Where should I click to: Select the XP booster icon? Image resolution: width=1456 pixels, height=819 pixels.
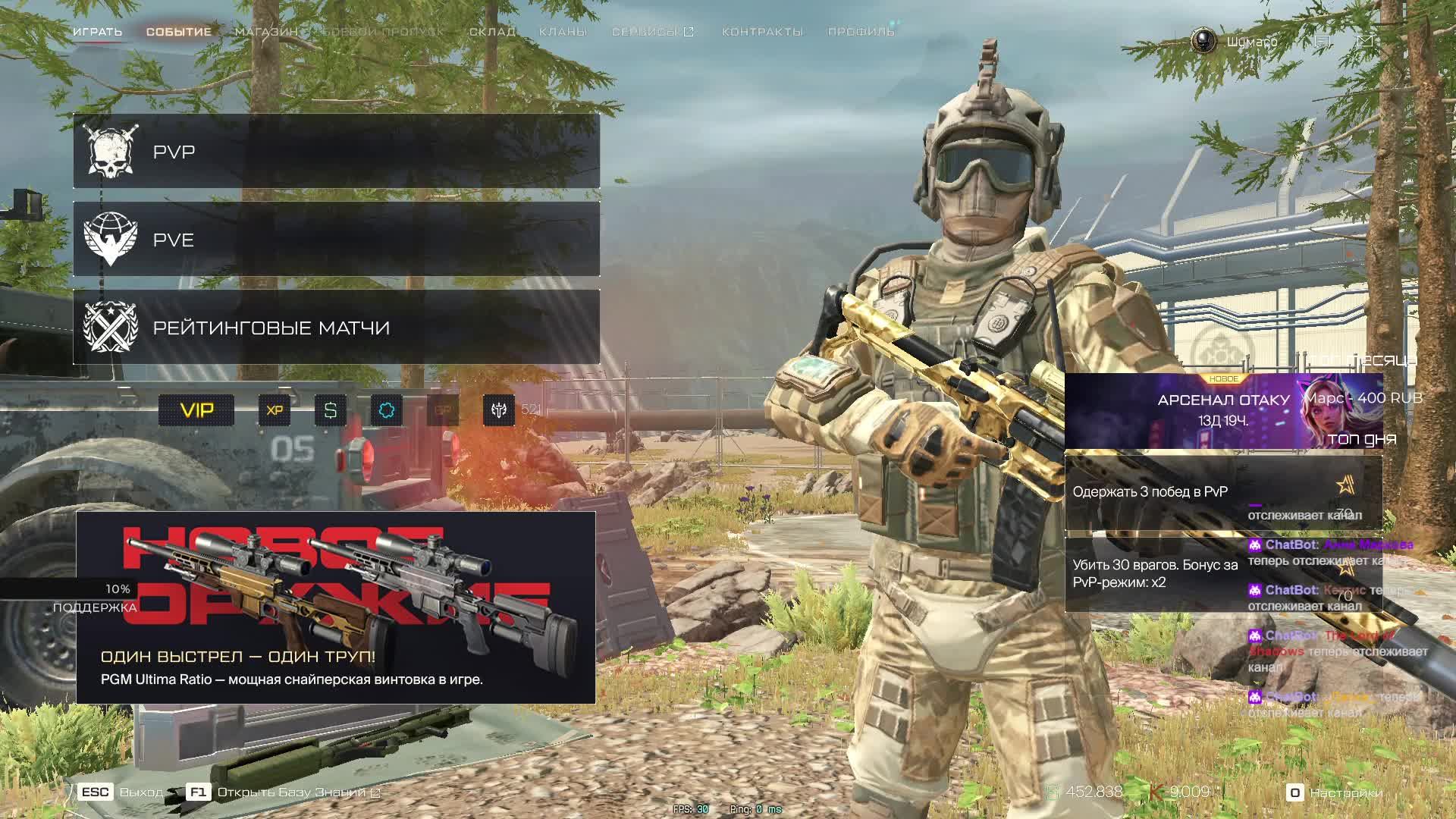(275, 410)
